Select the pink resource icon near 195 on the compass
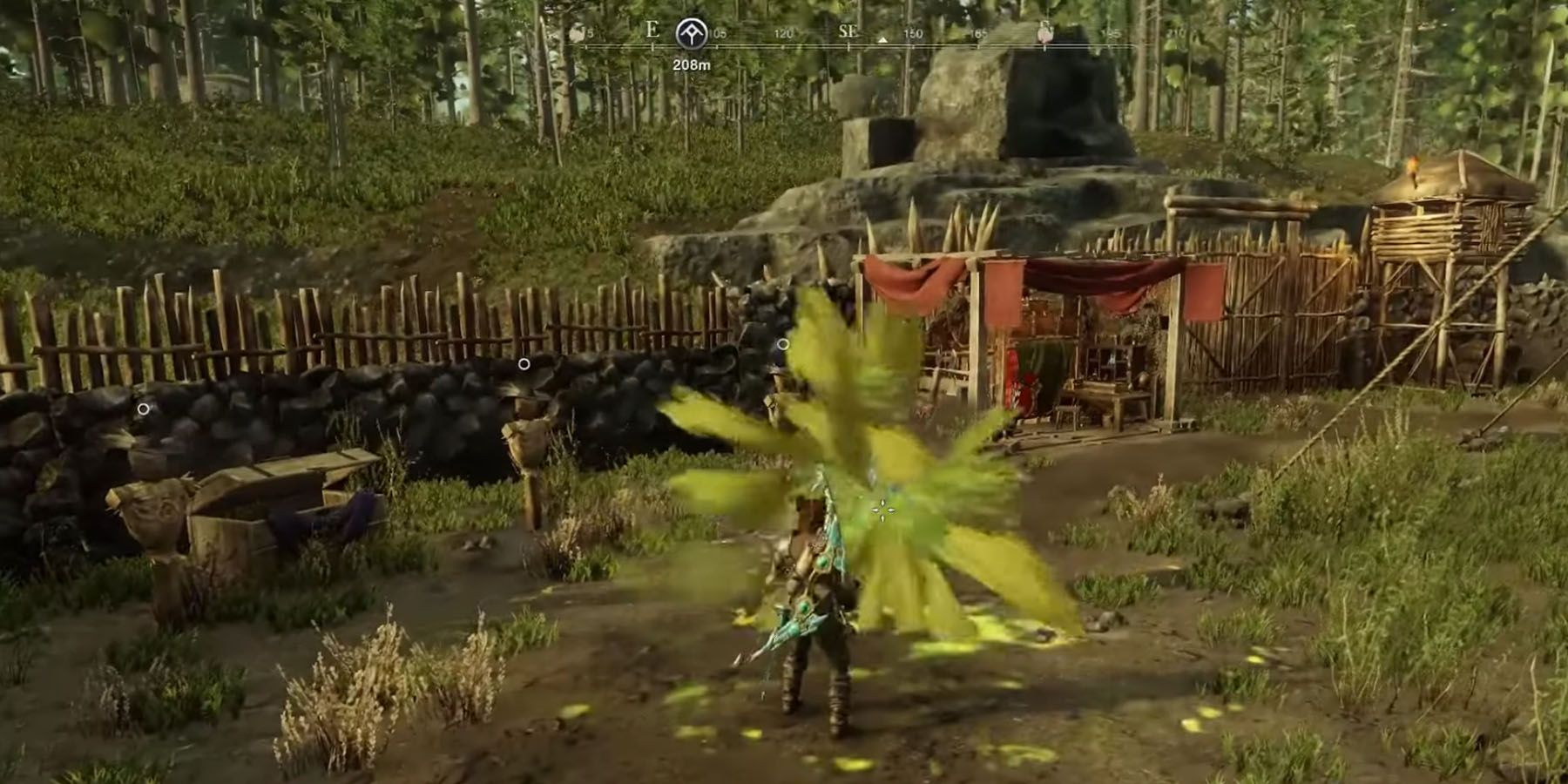Screen dimensions: 1568x784 pos(1044,33)
